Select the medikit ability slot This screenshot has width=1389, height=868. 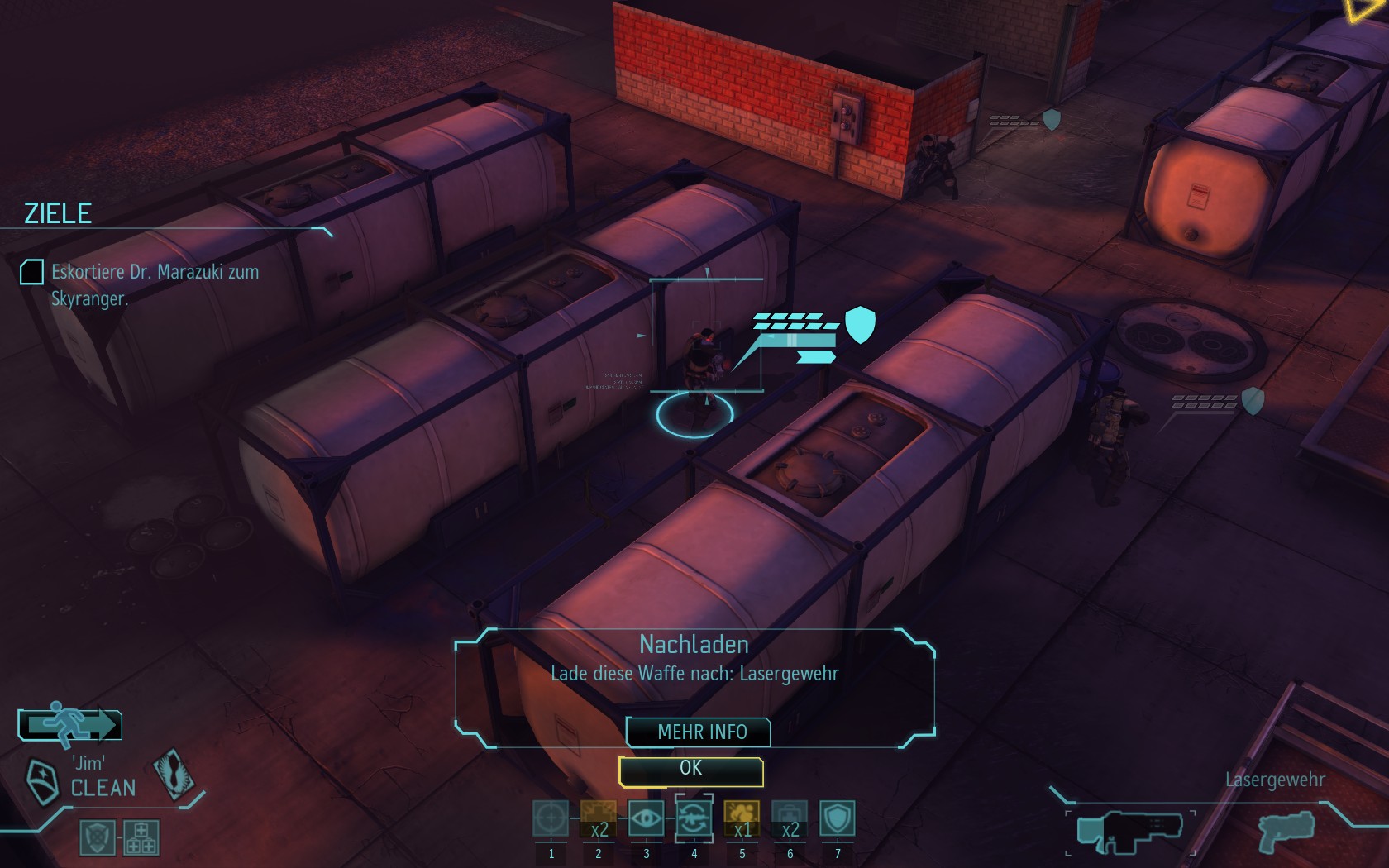(x=790, y=819)
